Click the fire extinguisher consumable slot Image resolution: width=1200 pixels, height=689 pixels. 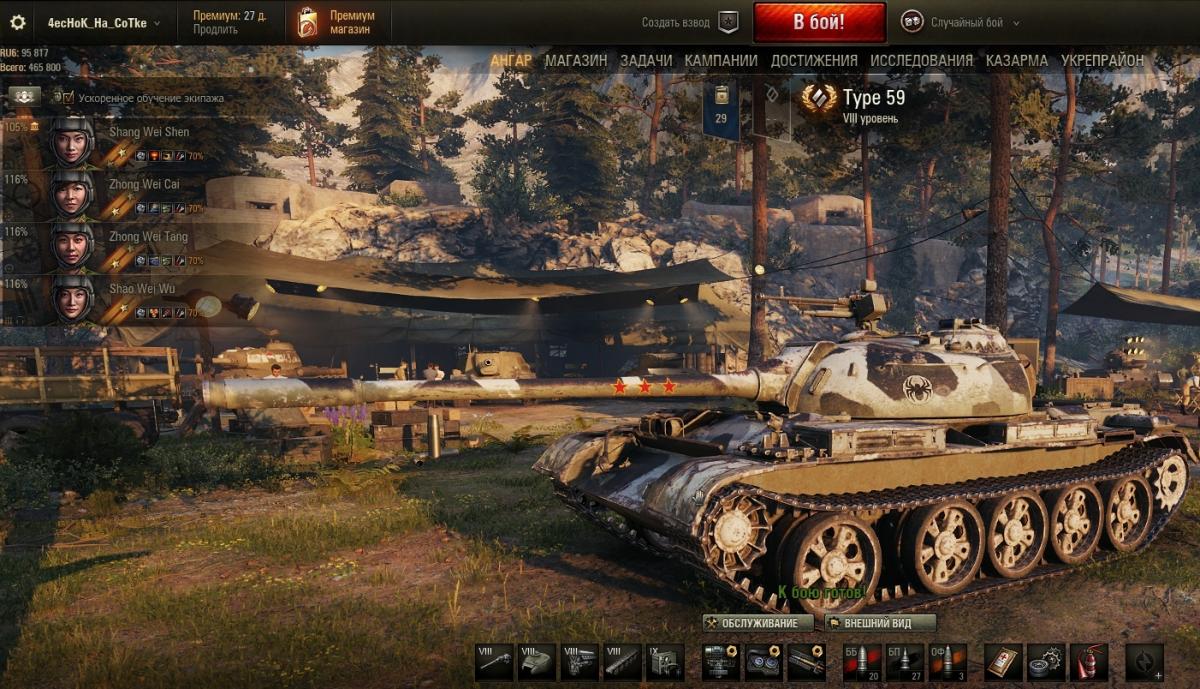point(1089,662)
